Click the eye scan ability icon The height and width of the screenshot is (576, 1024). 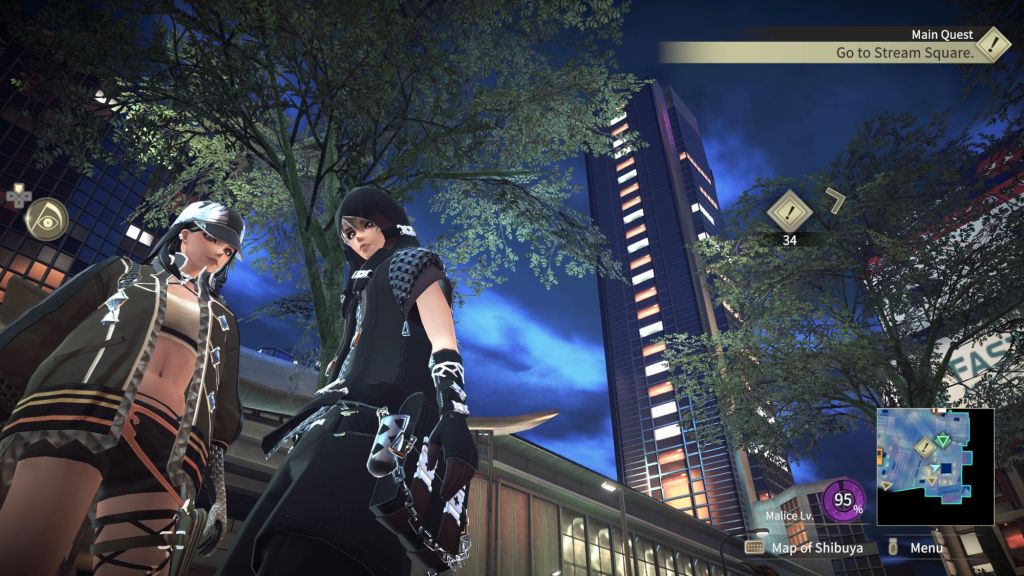tap(46, 219)
